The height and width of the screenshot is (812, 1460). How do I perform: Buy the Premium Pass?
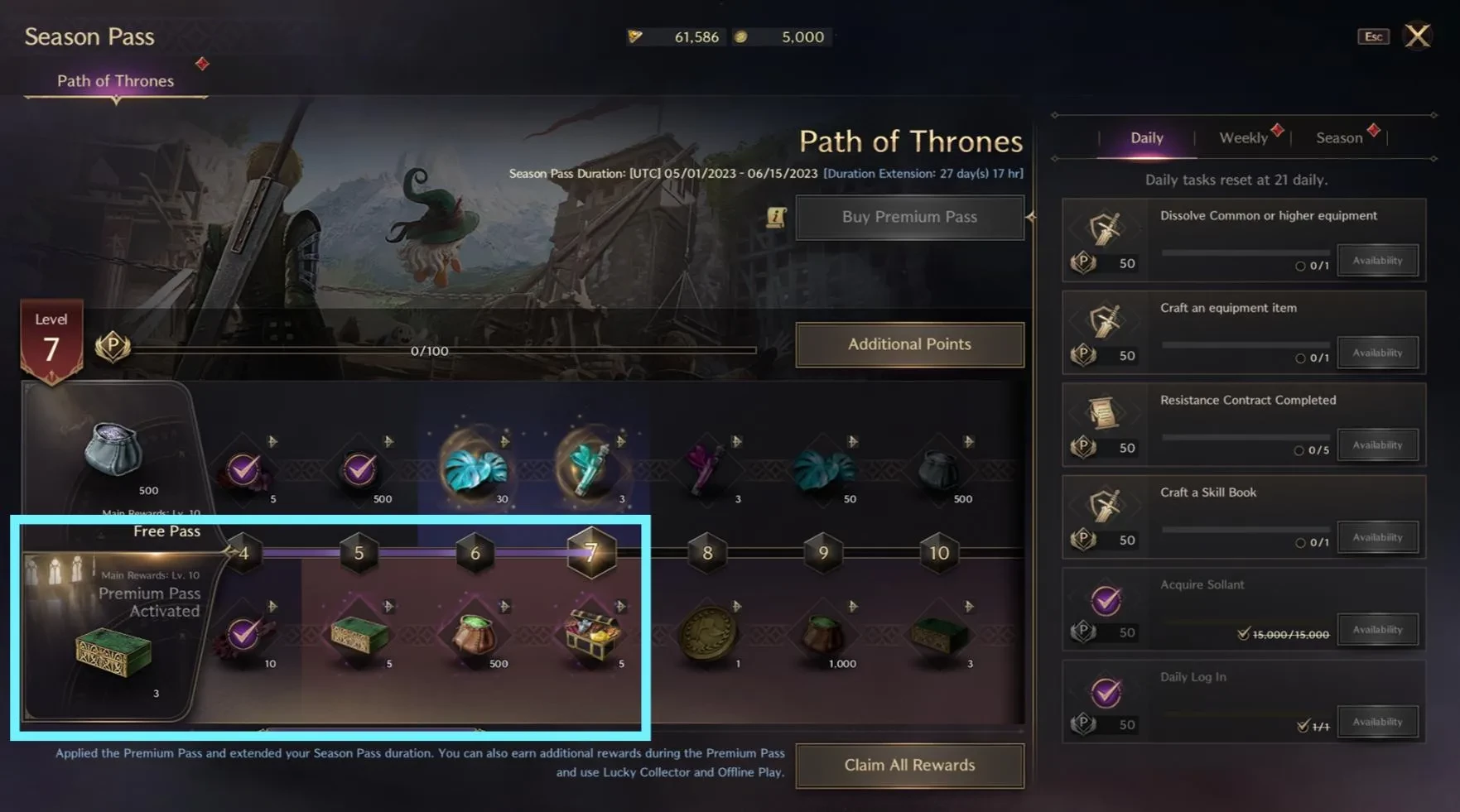coord(909,217)
